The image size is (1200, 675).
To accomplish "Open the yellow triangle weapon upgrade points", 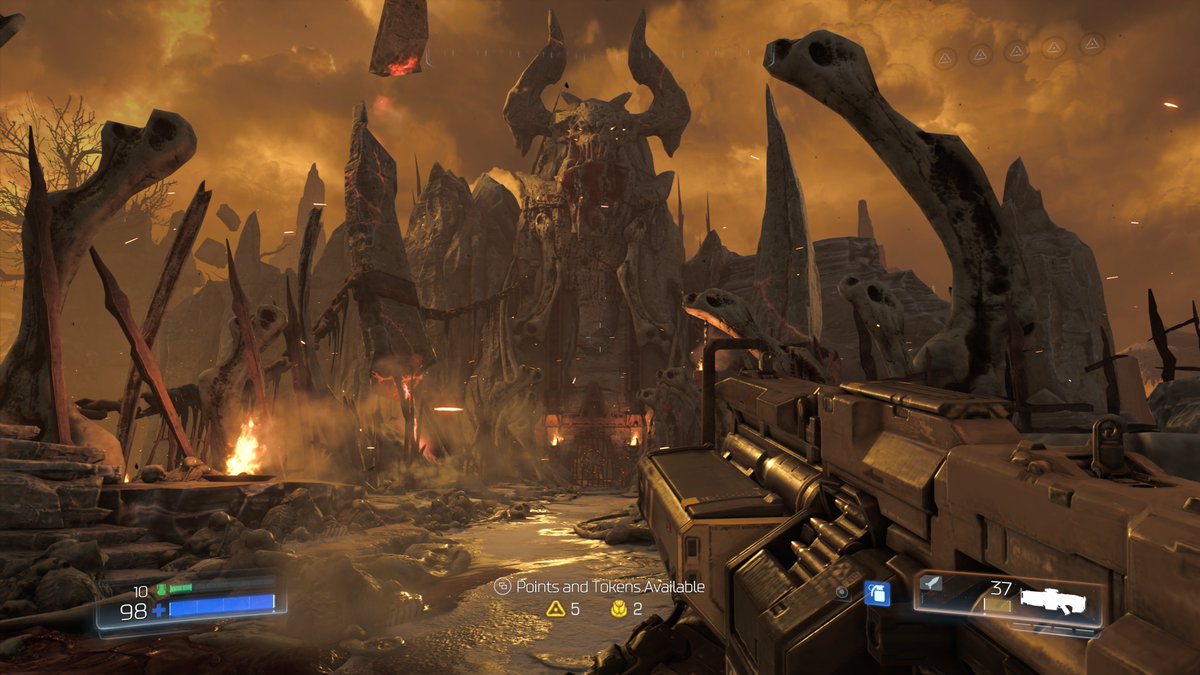I will coord(555,608).
